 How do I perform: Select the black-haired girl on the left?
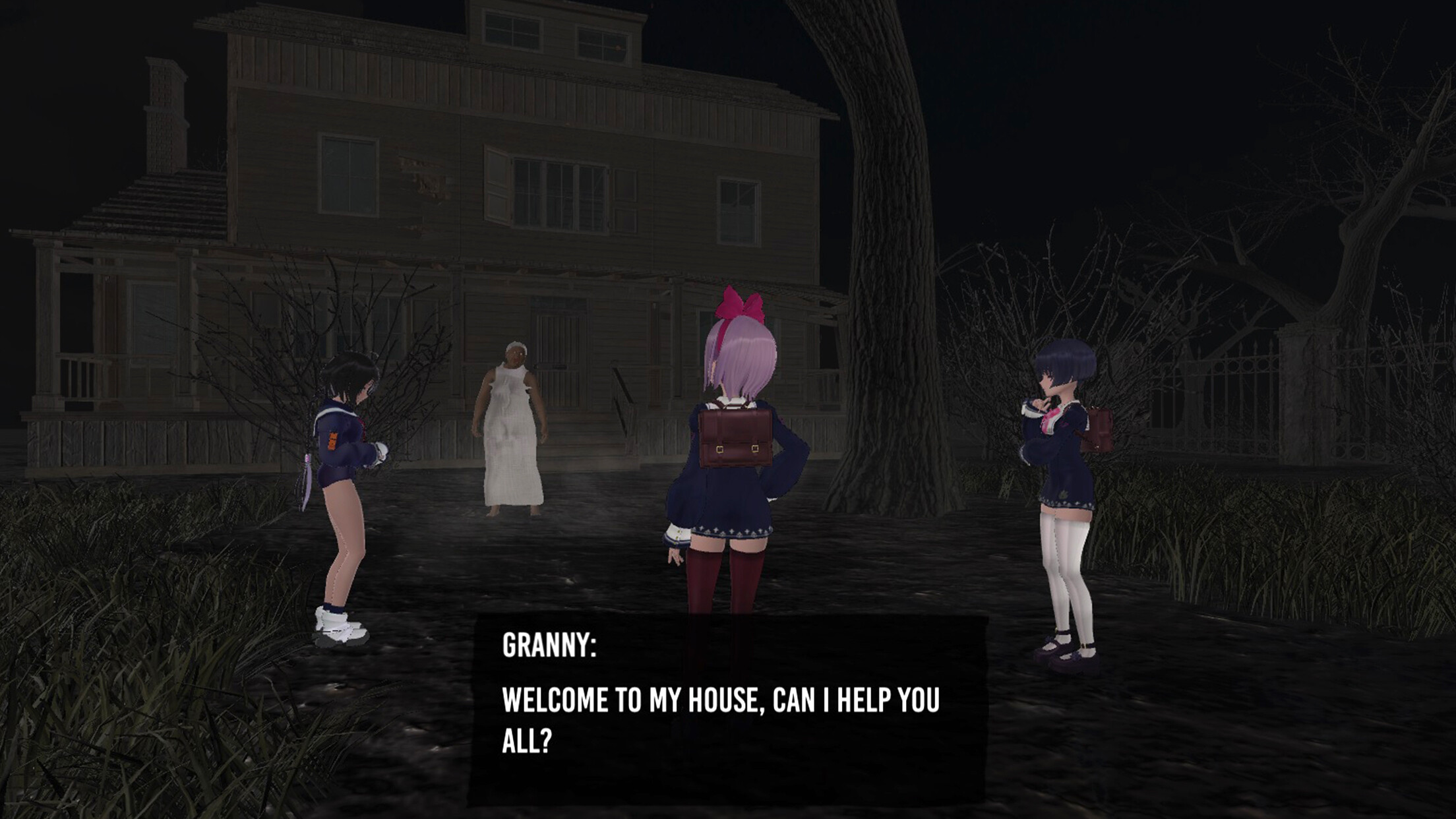pos(343,462)
